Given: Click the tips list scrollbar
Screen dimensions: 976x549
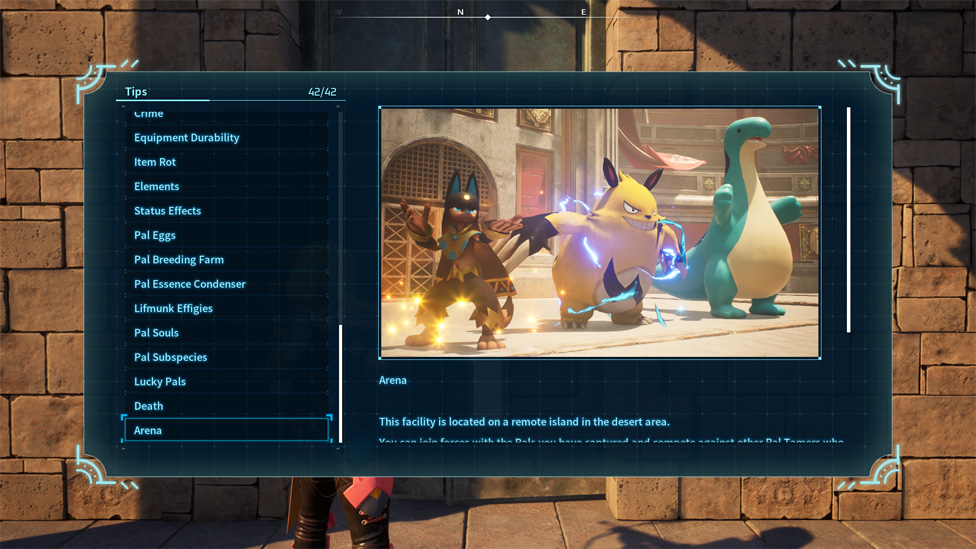Looking at the screenshot, I should click(340, 382).
